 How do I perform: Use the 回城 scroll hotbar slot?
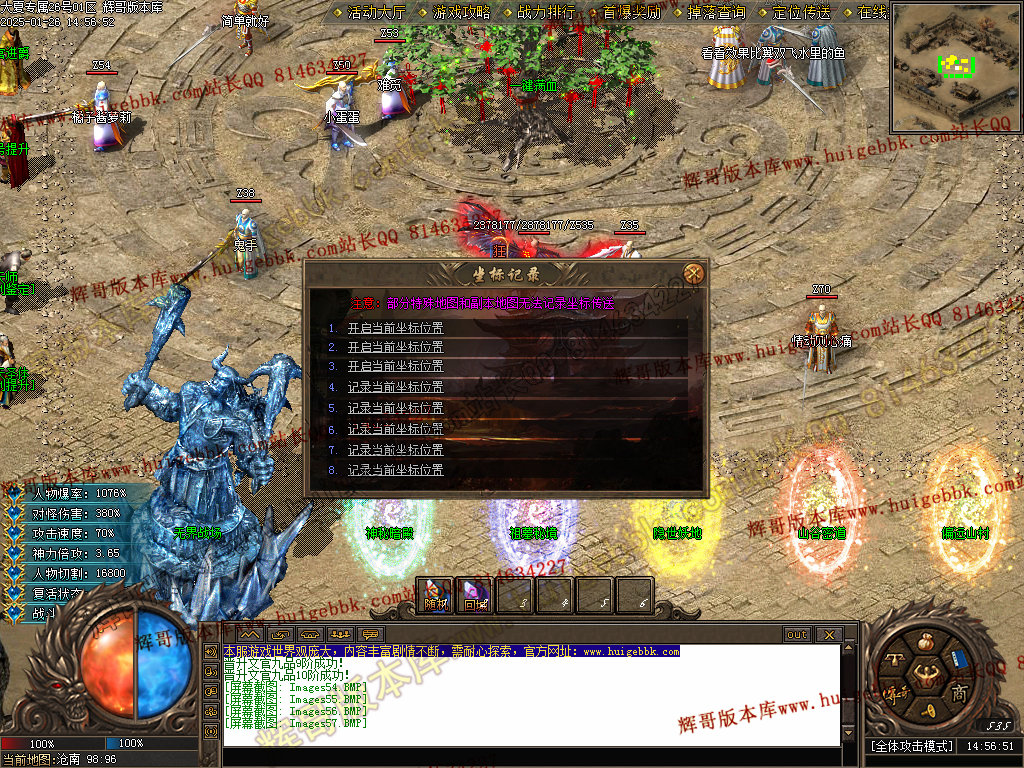(474, 596)
